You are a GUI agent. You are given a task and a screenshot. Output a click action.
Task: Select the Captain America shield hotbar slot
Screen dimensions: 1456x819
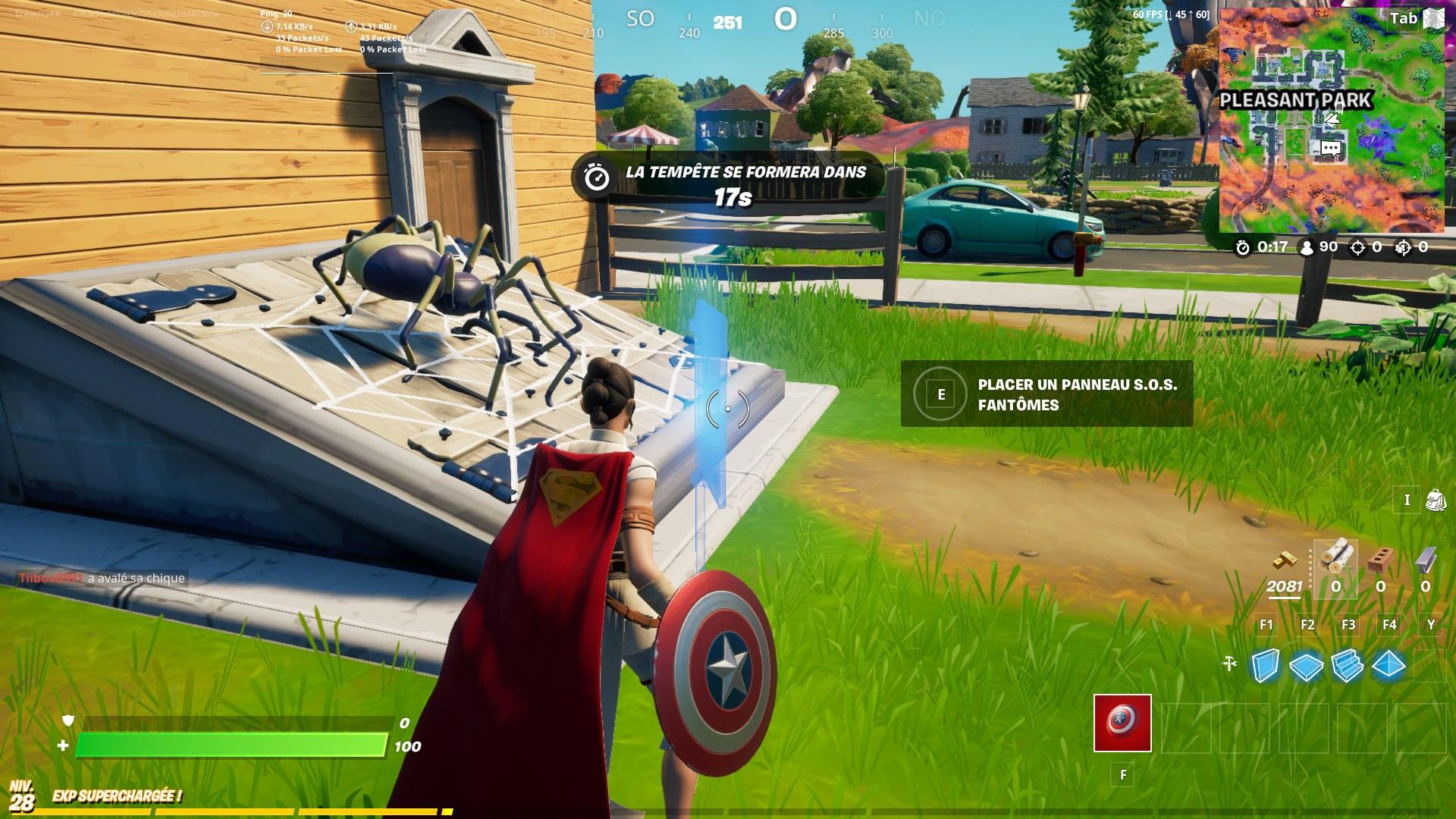(1122, 723)
